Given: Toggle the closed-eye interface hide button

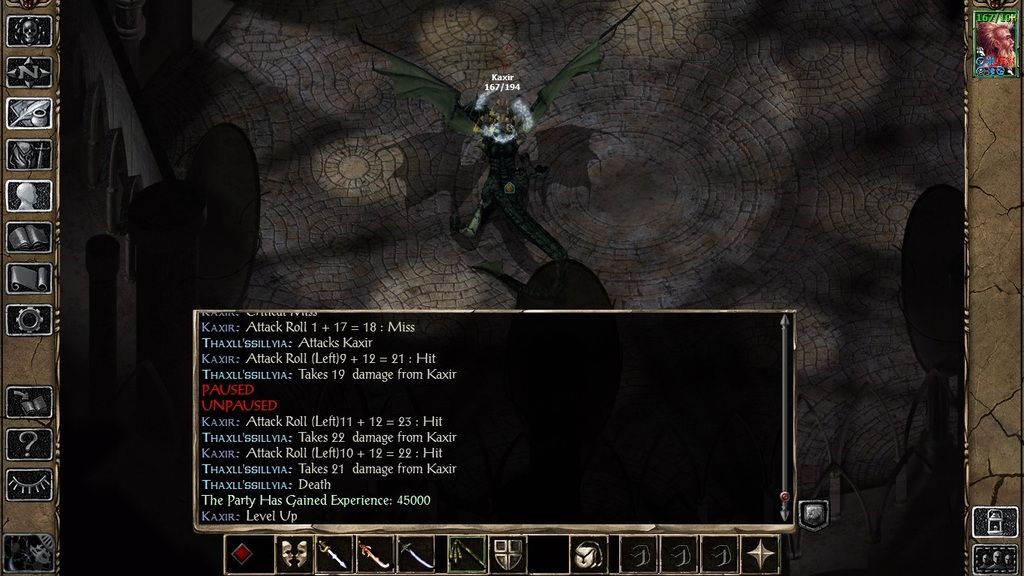Looking at the screenshot, I should (29, 484).
